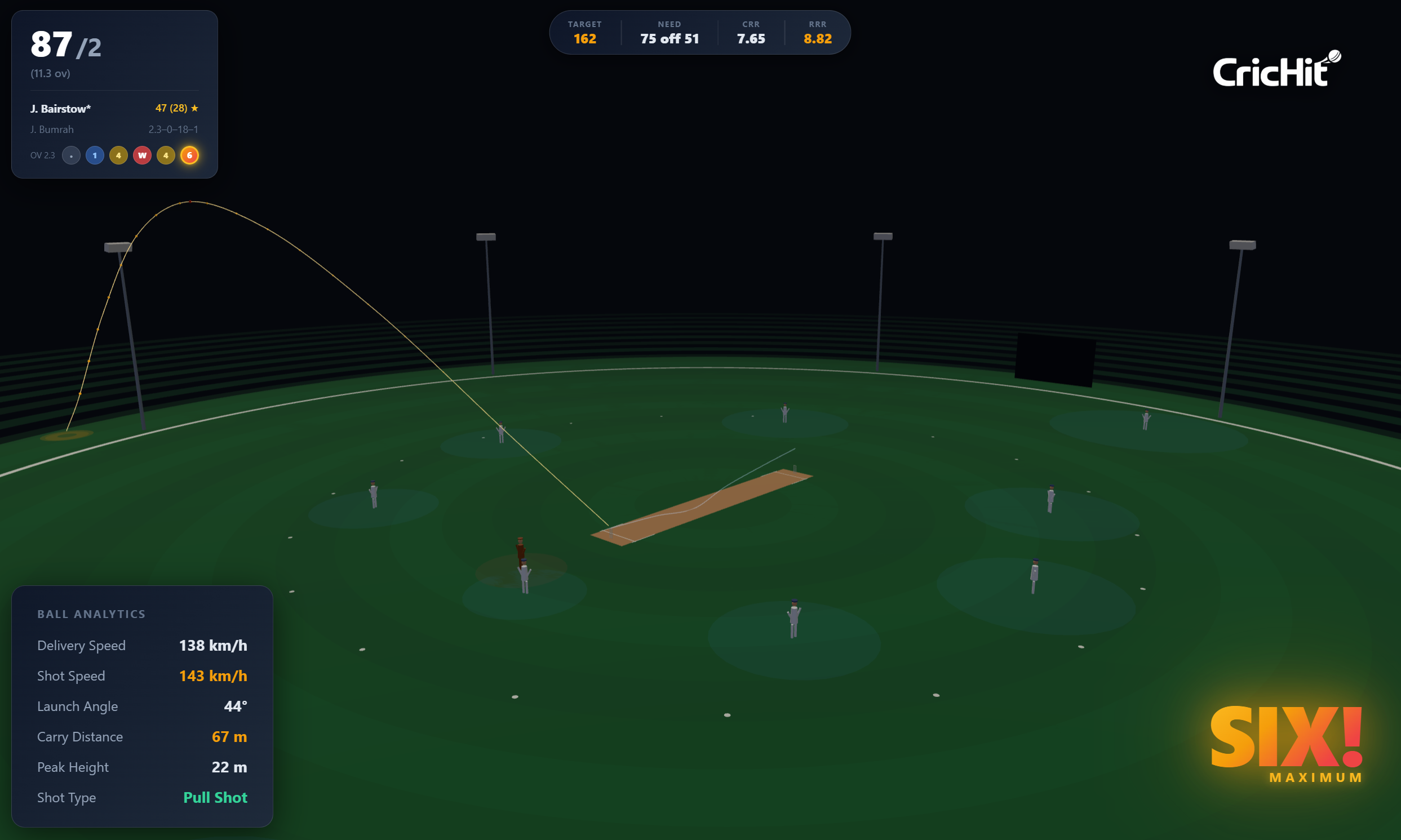The width and height of the screenshot is (1401, 840).
Task: Select the first '4' boundary ball marker
Action: point(118,155)
